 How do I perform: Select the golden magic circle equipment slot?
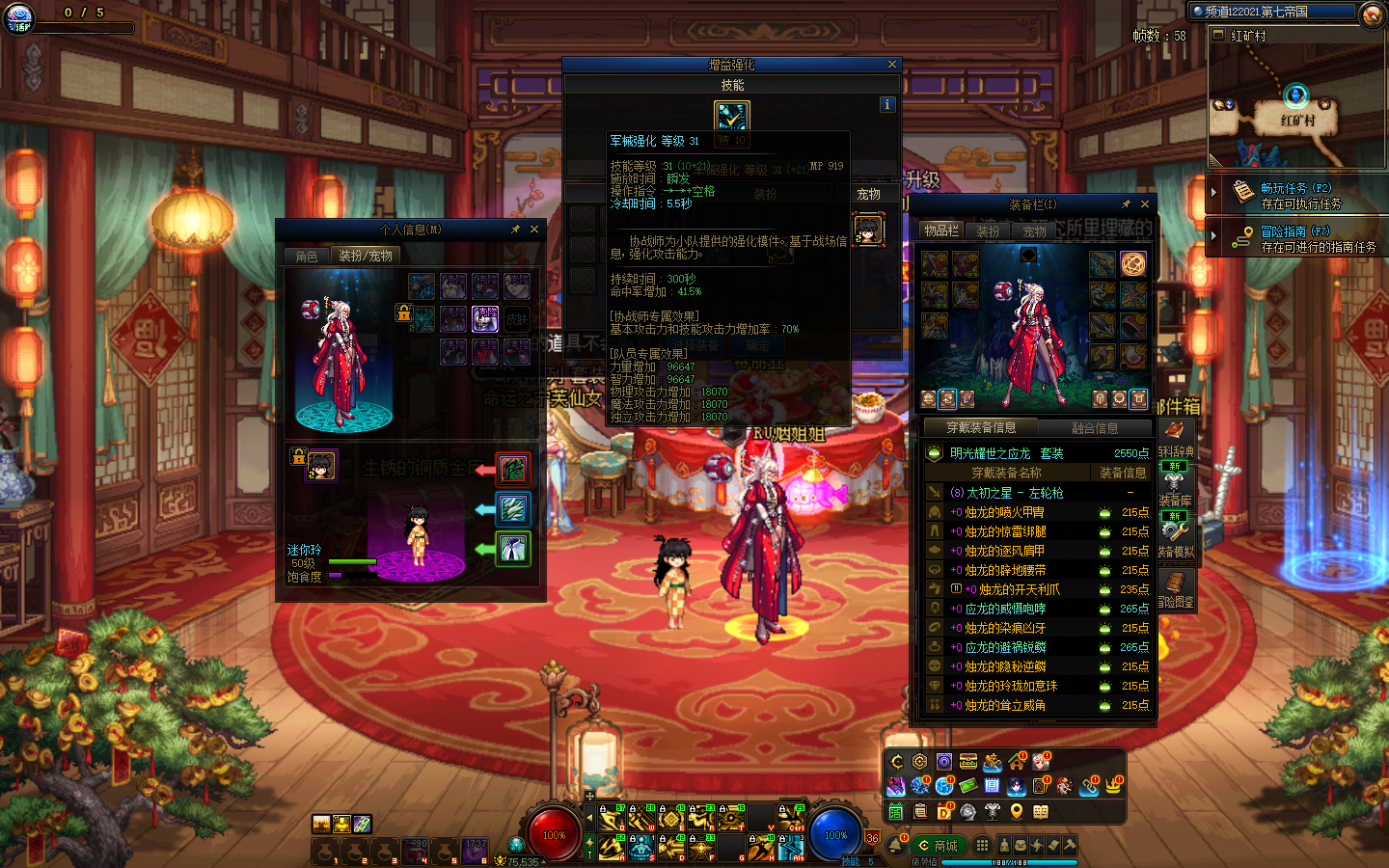1133,263
